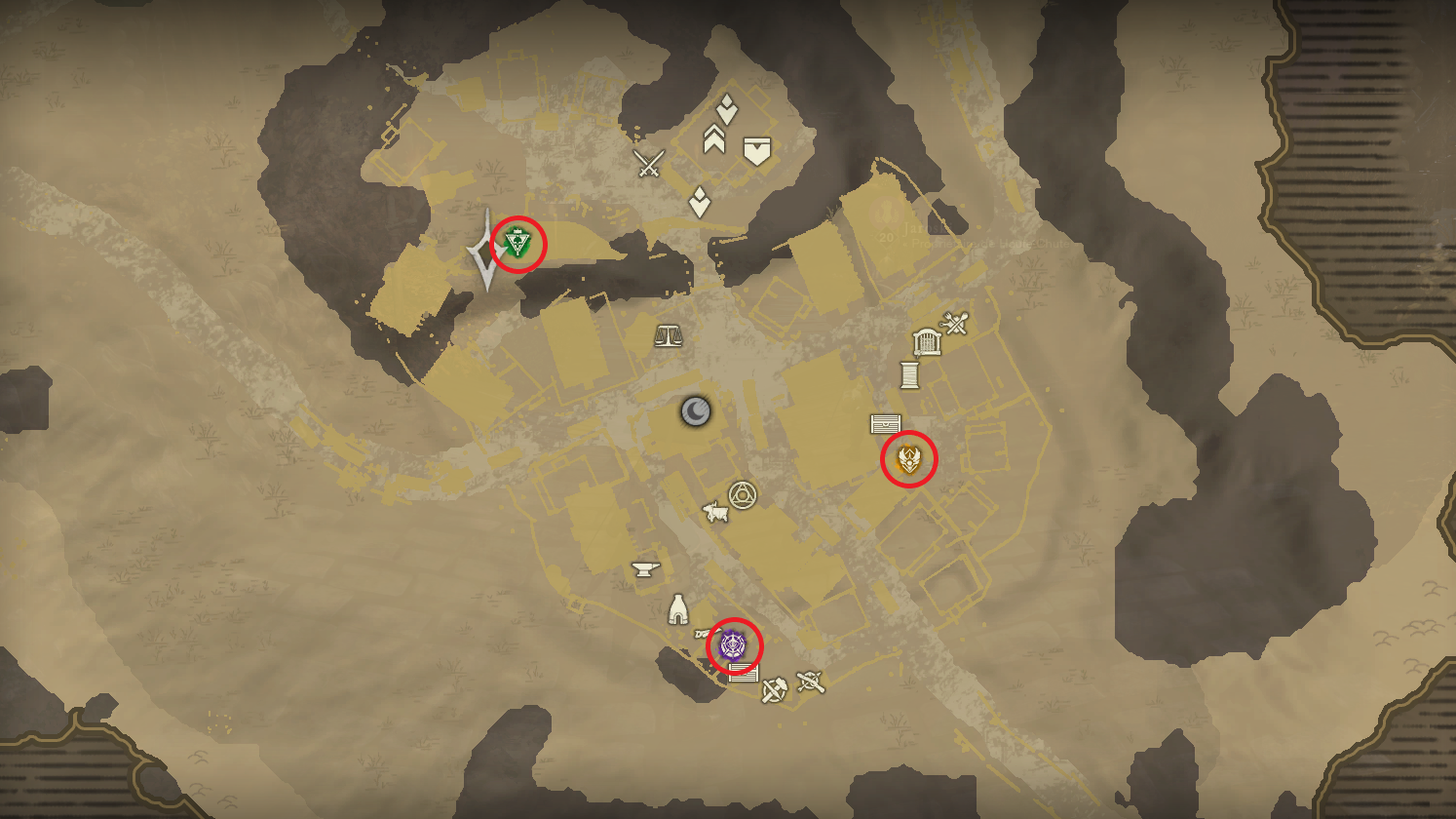The width and height of the screenshot is (1456, 819).
Task: Click the shield banner marker near the chevrons
Action: click(x=756, y=151)
